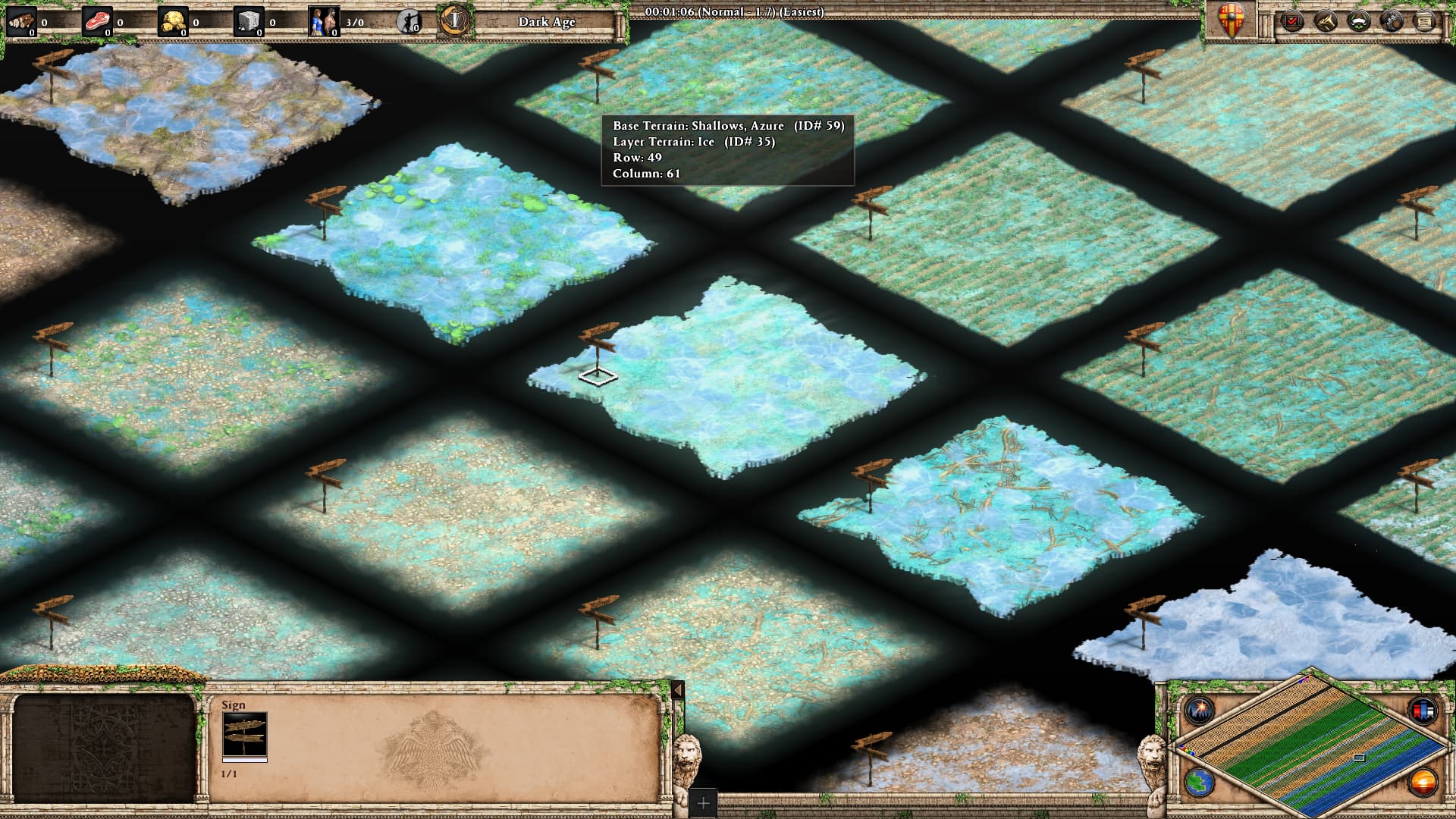Select the idle villager icon
1456x819 pixels.
[409, 22]
